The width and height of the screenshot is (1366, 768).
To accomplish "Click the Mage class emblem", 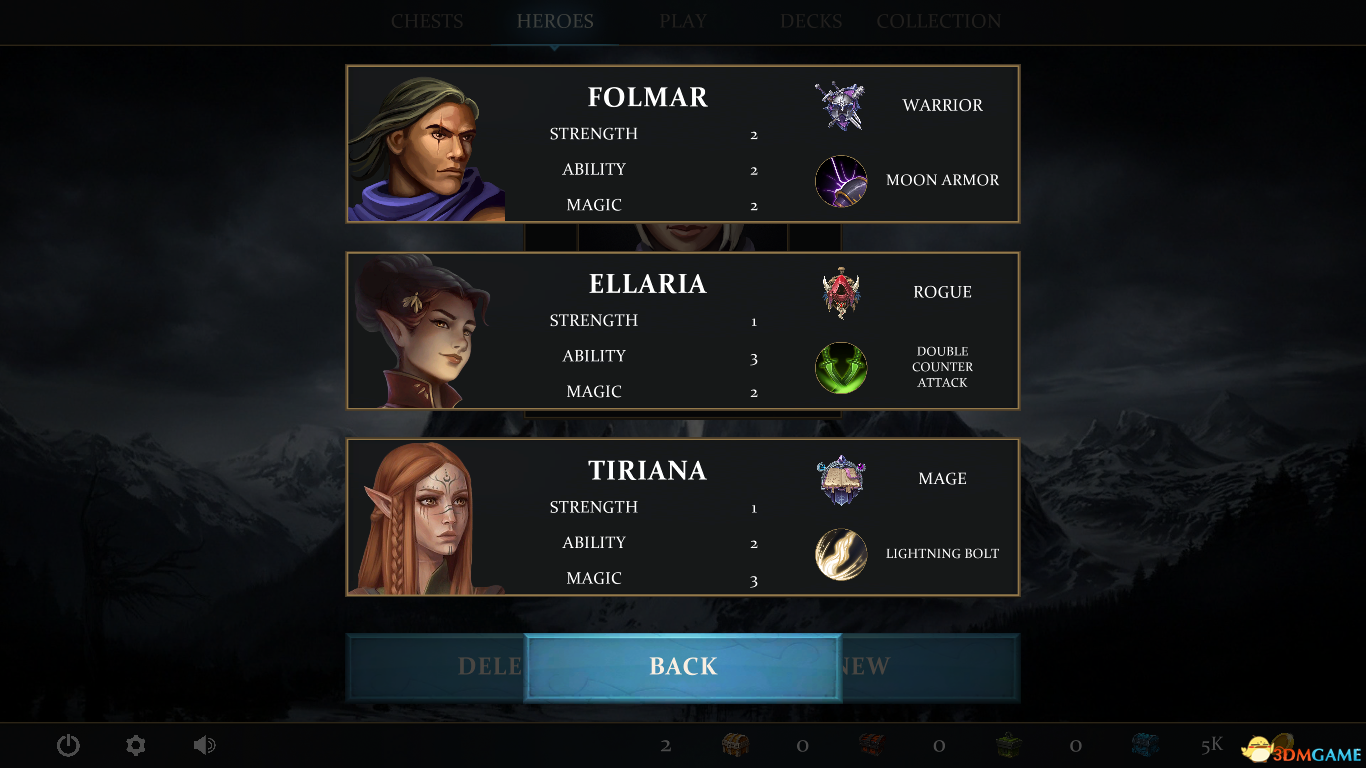I will coord(841,480).
